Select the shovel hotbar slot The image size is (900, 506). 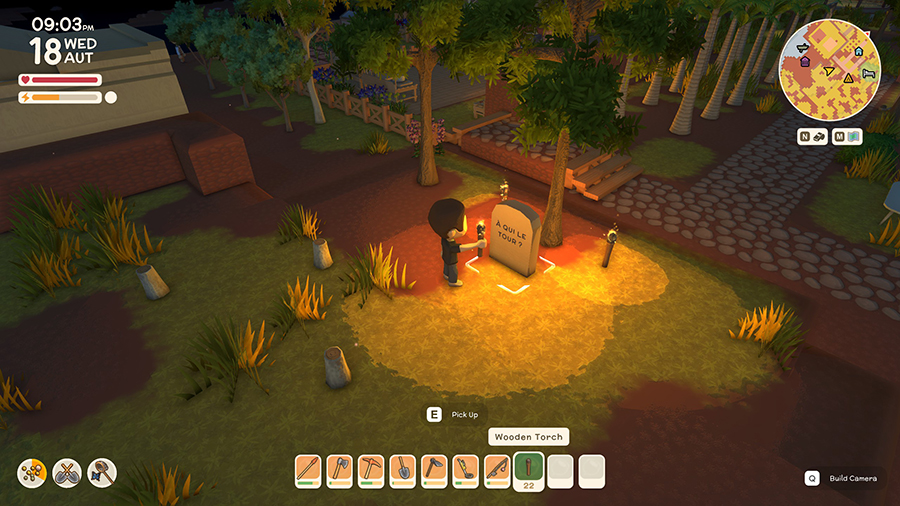pyautogui.click(x=402, y=469)
